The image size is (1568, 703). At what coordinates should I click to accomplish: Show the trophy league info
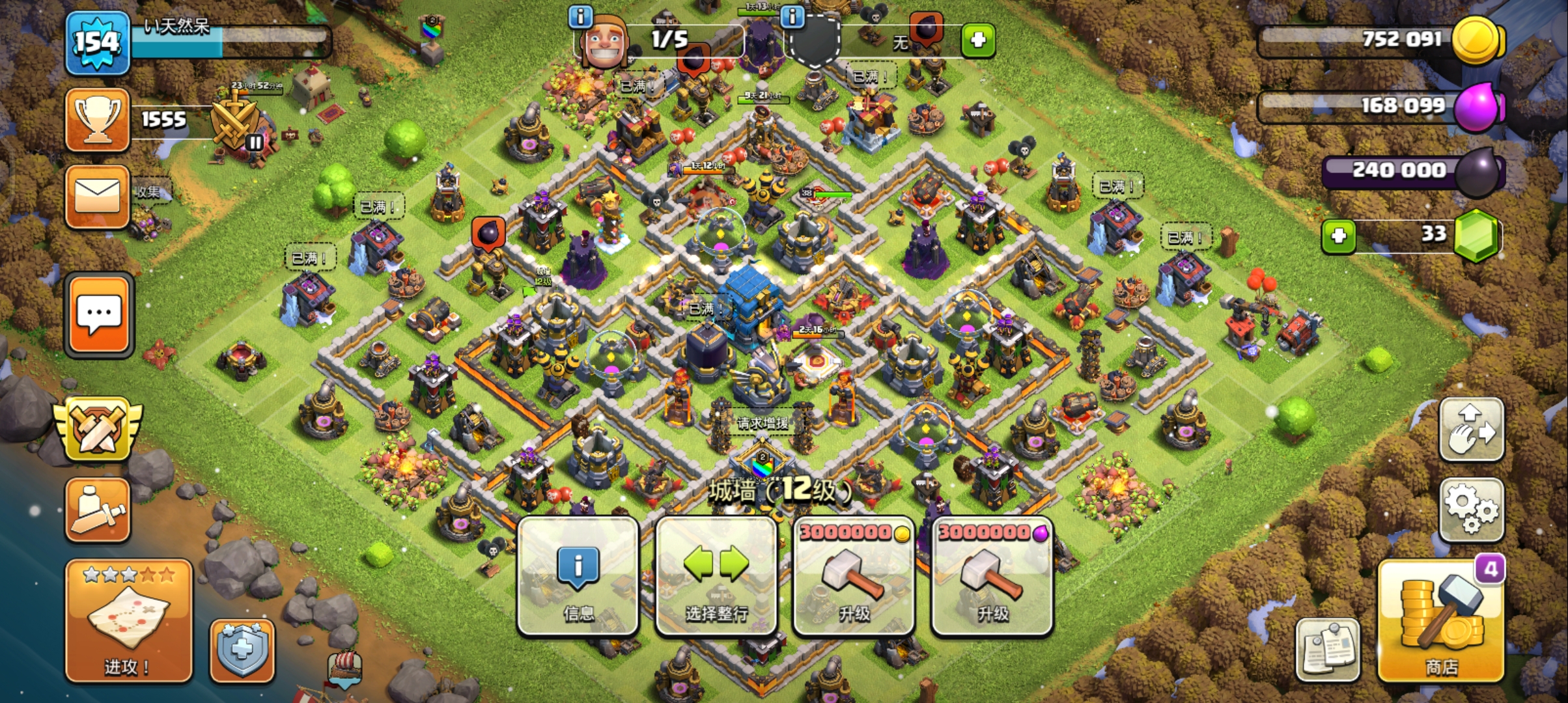(x=98, y=120)
